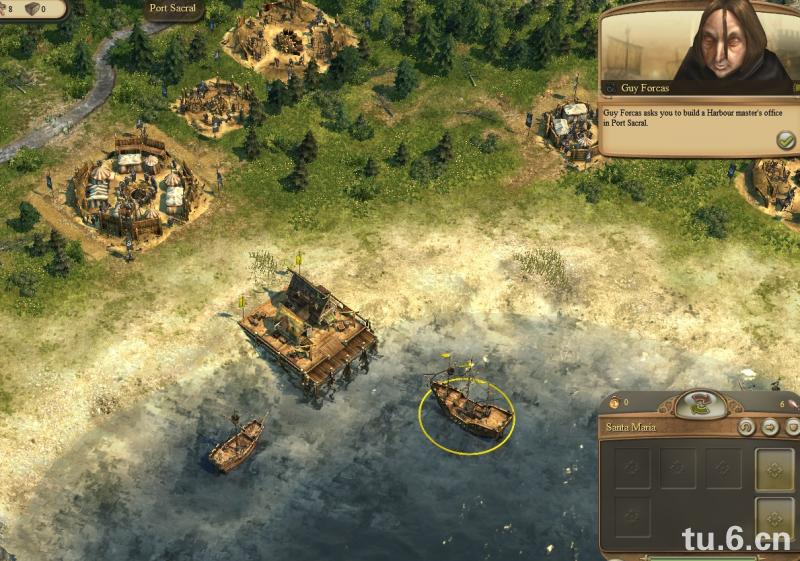Select the Port Sacral island name label

[x=172, y=8]
